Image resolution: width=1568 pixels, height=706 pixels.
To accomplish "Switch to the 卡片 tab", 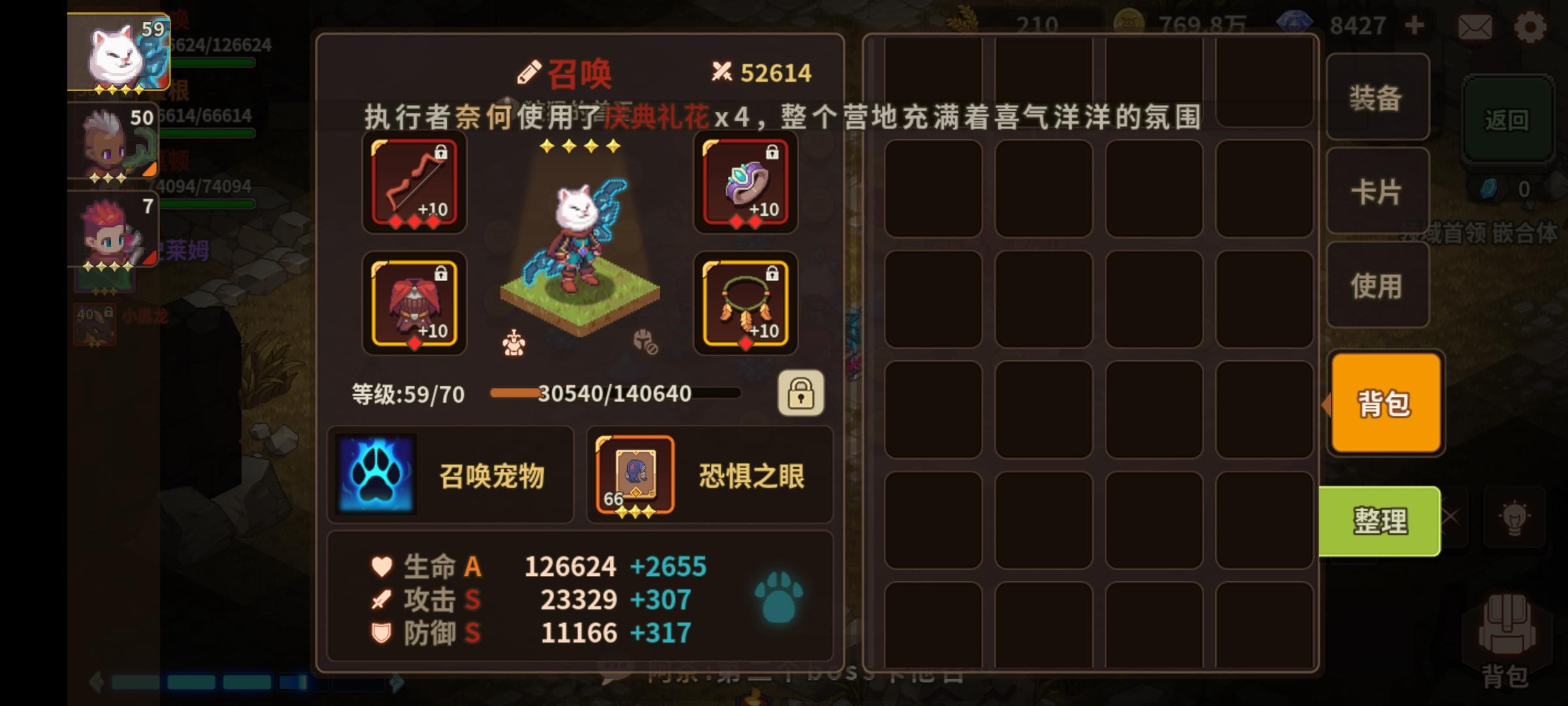I will click(x=1377, y=193).
